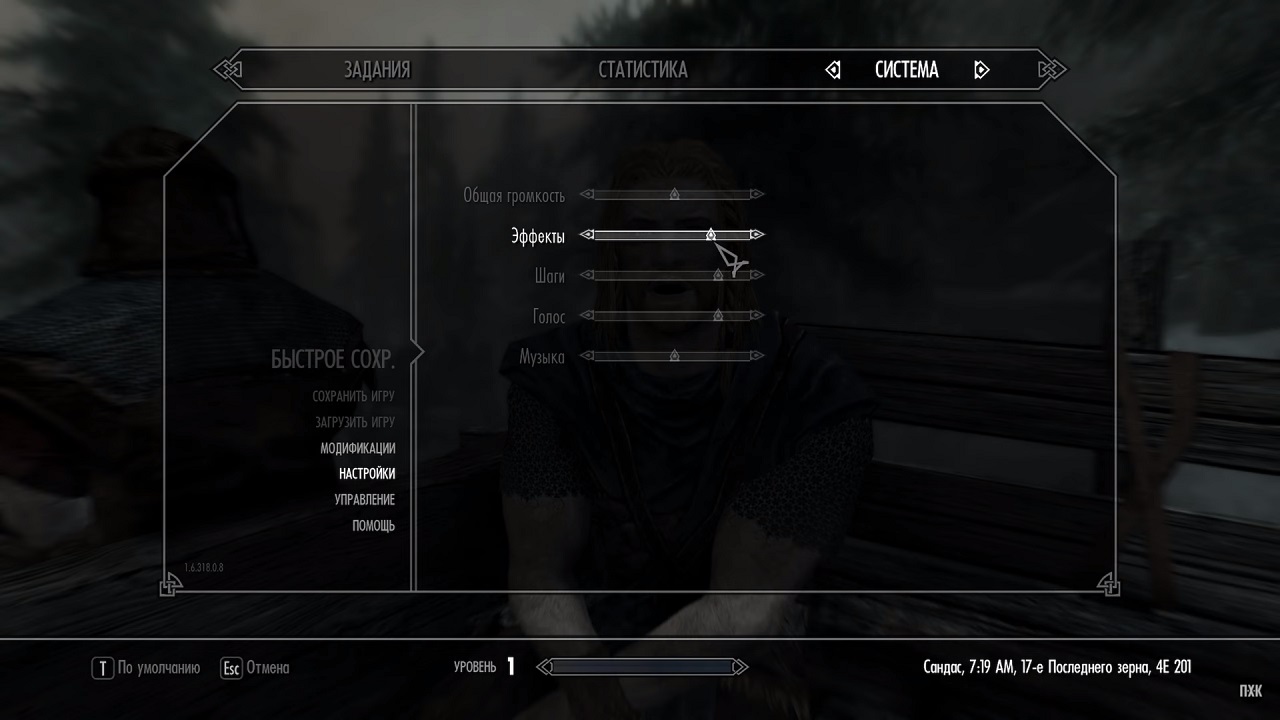The image size is (1280, 720).
Task: Adjust the Музыка music volume slider
Action: point(672,356)
